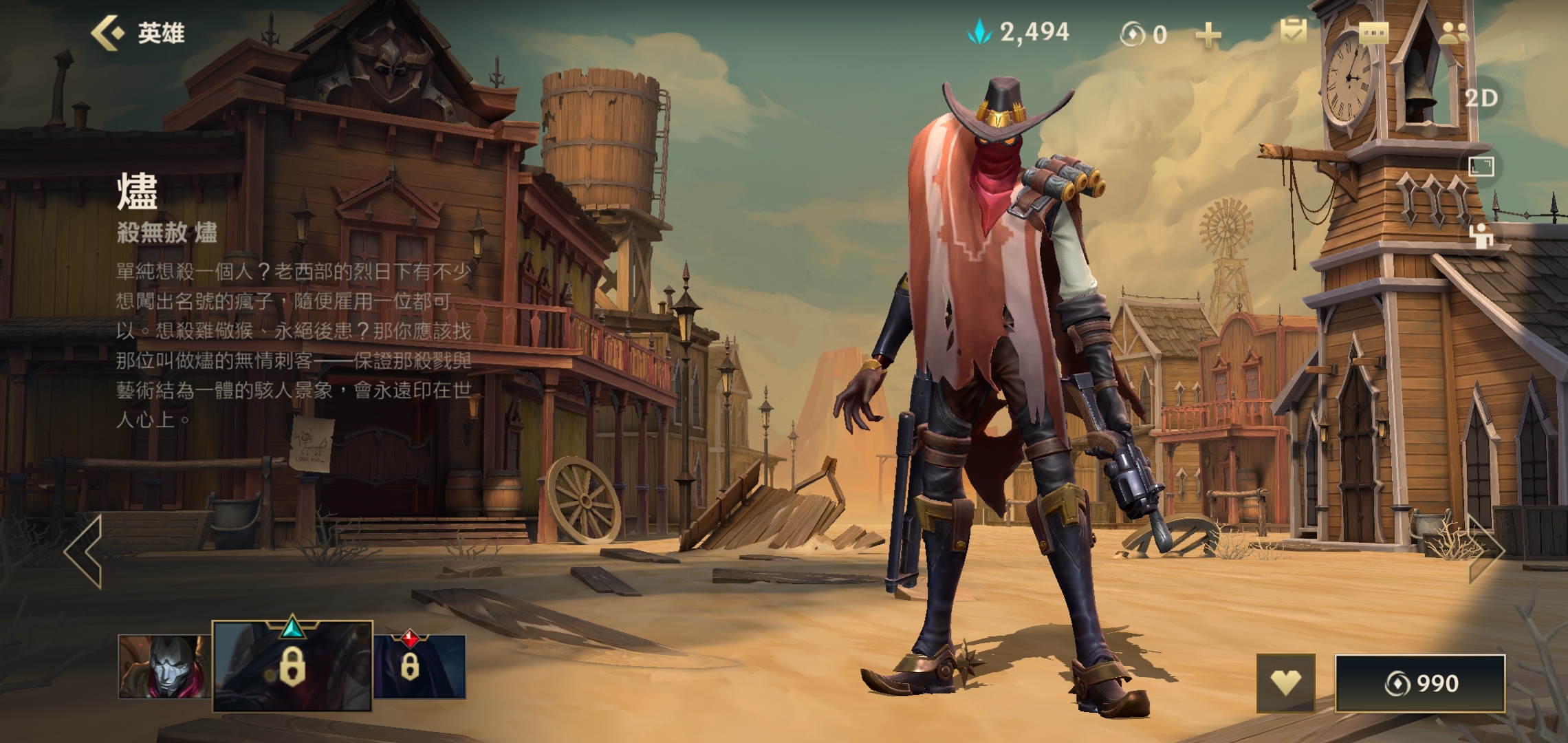
Task: Show the previous champion with left arrow
Action: 84,552
